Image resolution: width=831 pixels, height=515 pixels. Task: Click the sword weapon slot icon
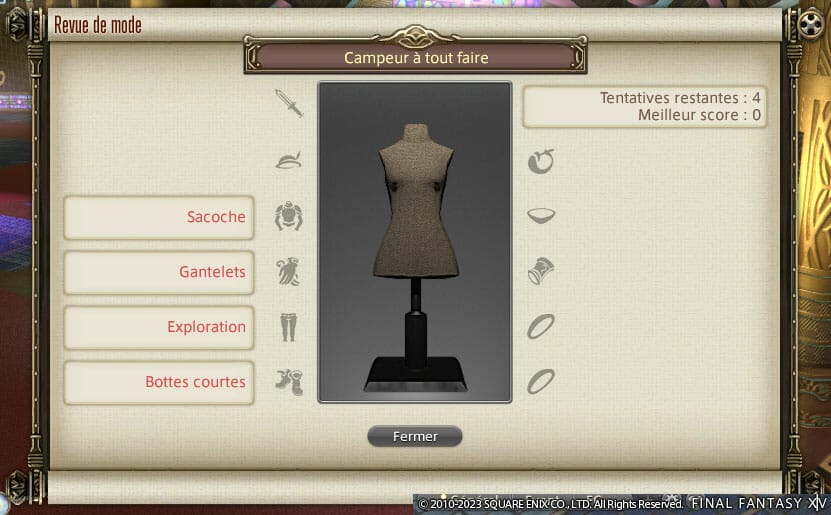(x=288, y=104)
